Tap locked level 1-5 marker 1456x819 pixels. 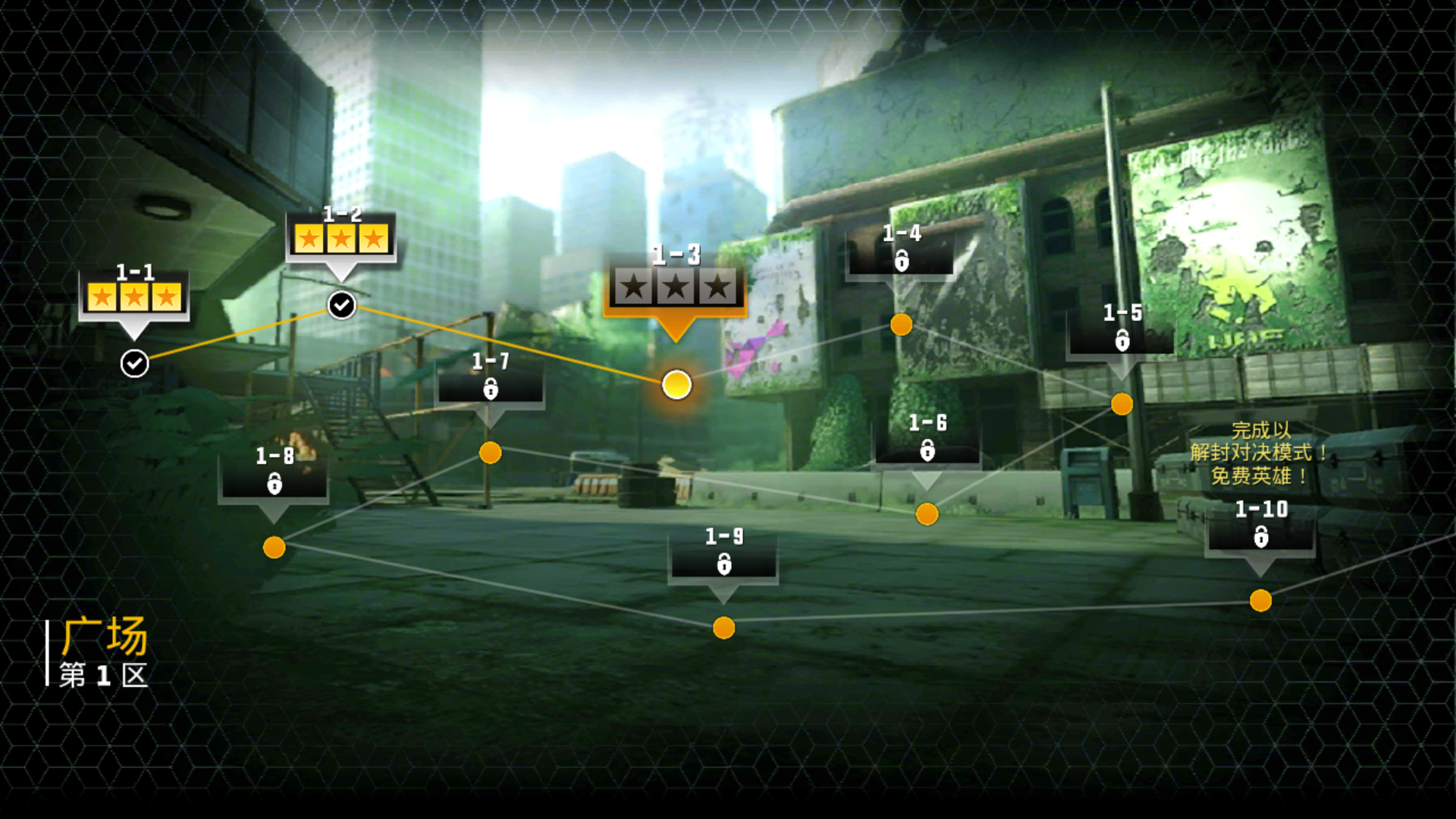[1122, 403]
